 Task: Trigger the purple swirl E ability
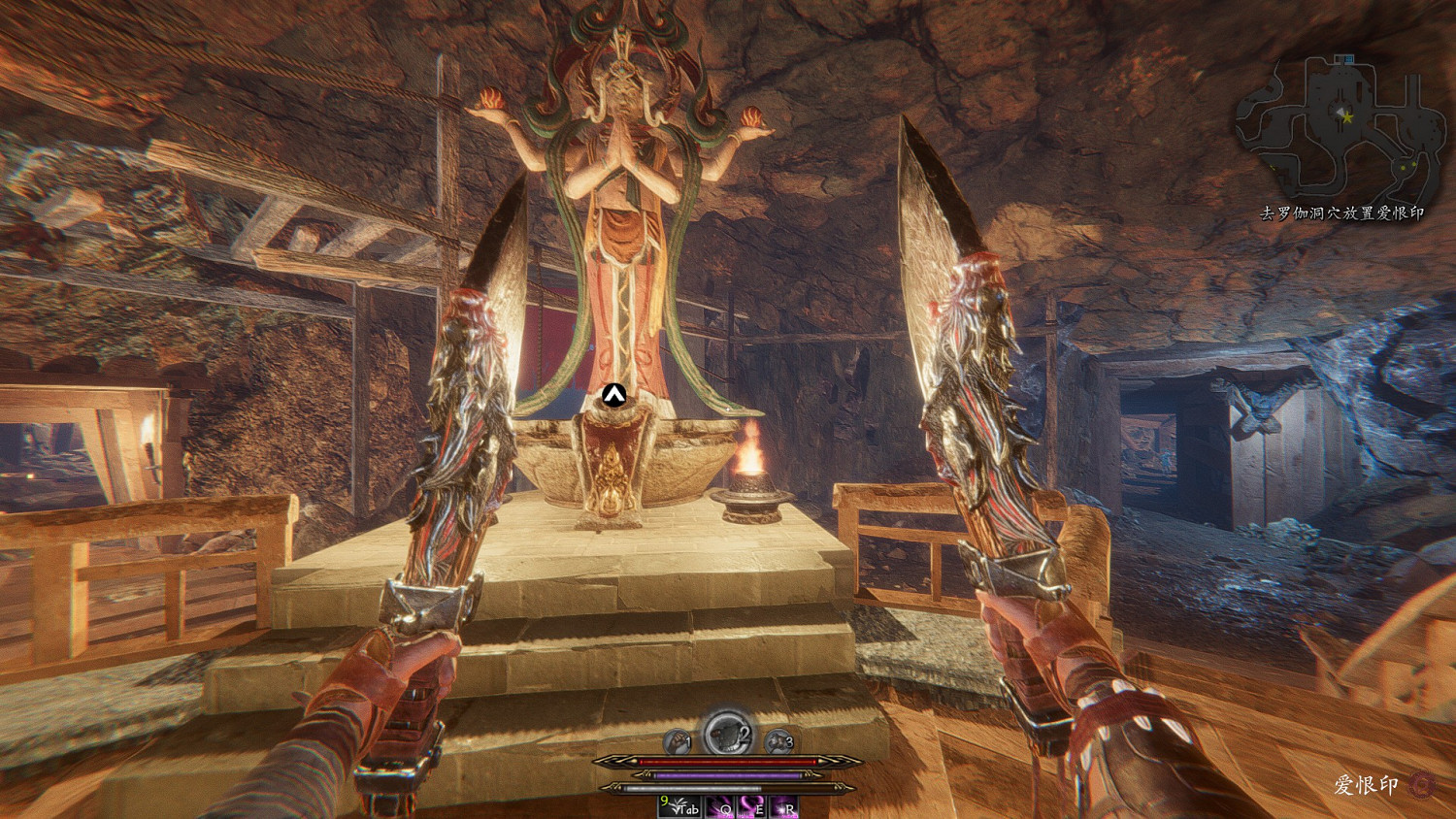[751, 806]
